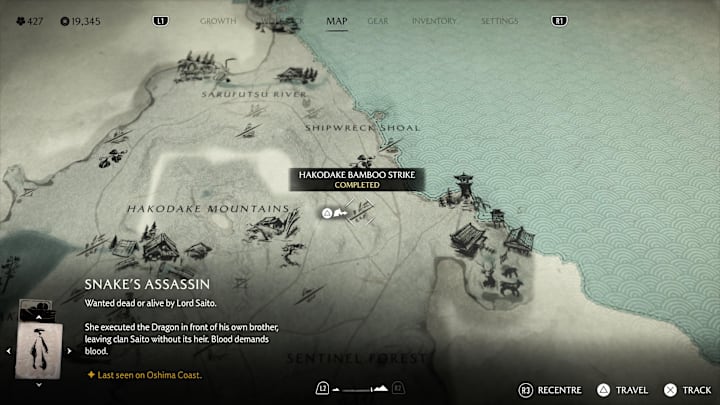This screenshot has height=405, width=720.
Task: Show previous card with left arrow
Action: (x=11, y=351)
